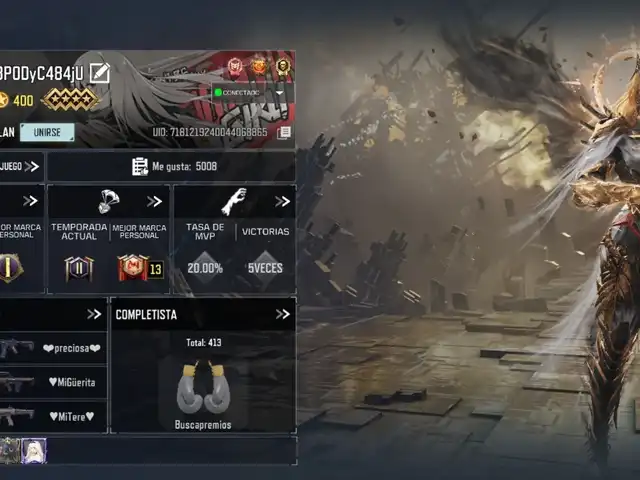View the white-haired character avatar thumbnail
Screen dimensions: 640x480
[35, 451]
